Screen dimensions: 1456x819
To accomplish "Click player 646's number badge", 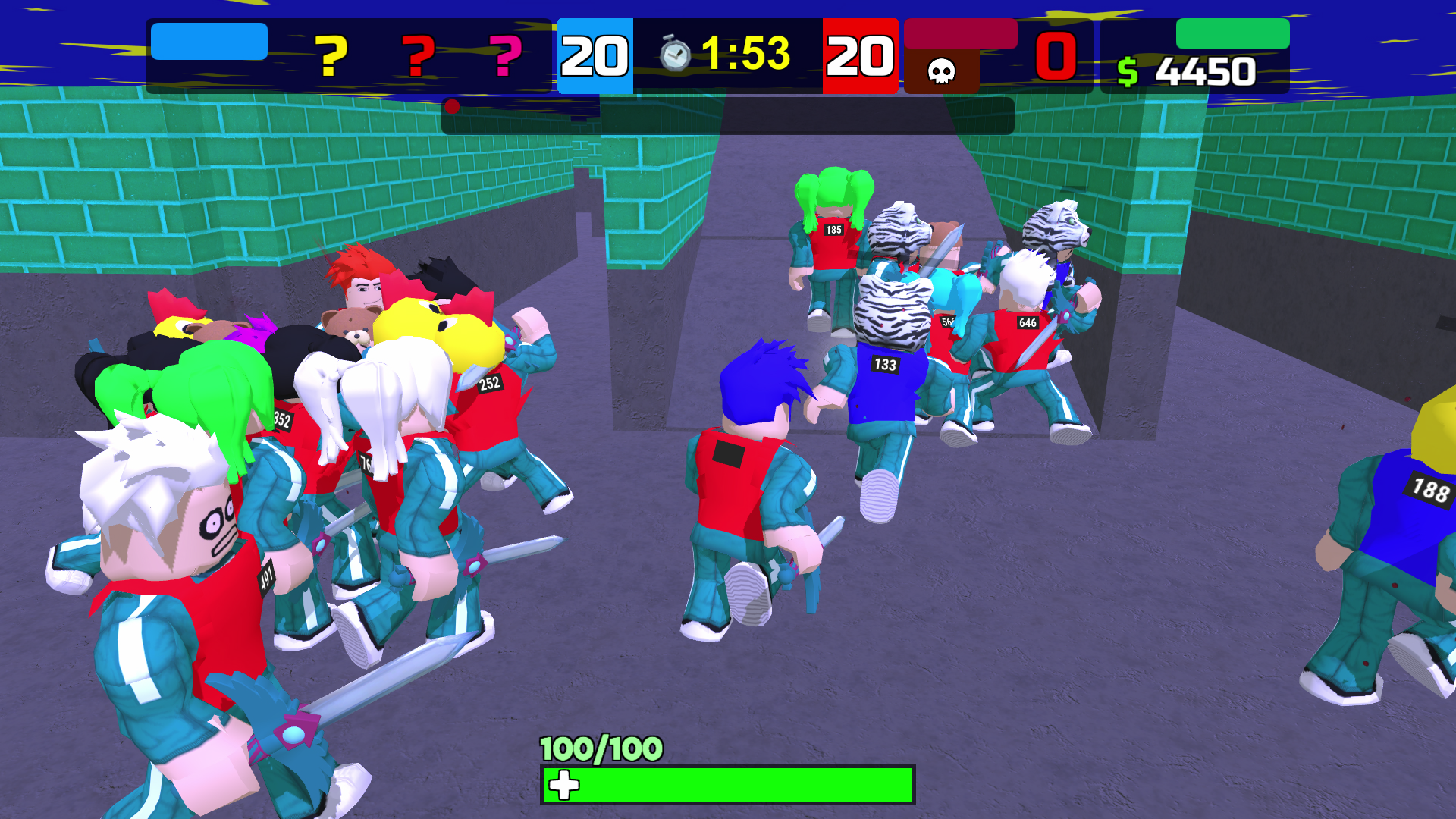I will click(x=1028, y=323).
